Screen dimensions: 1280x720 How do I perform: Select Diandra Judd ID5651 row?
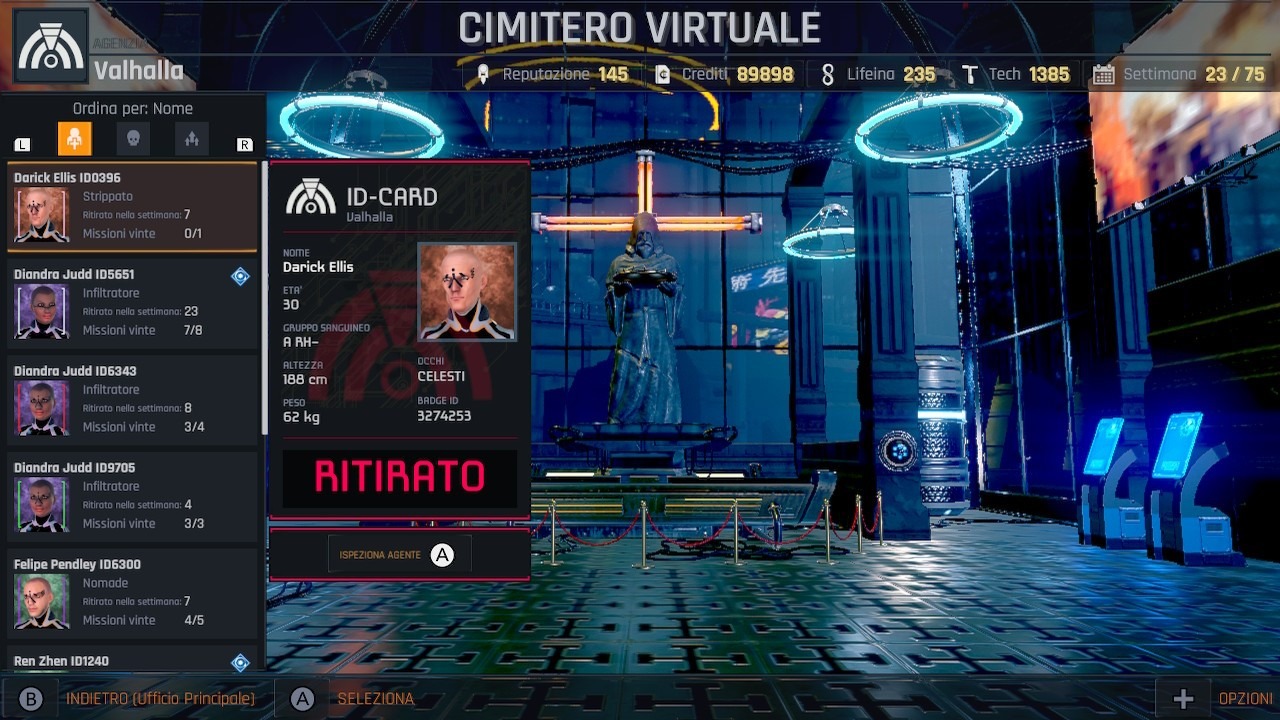coord(132,304)
